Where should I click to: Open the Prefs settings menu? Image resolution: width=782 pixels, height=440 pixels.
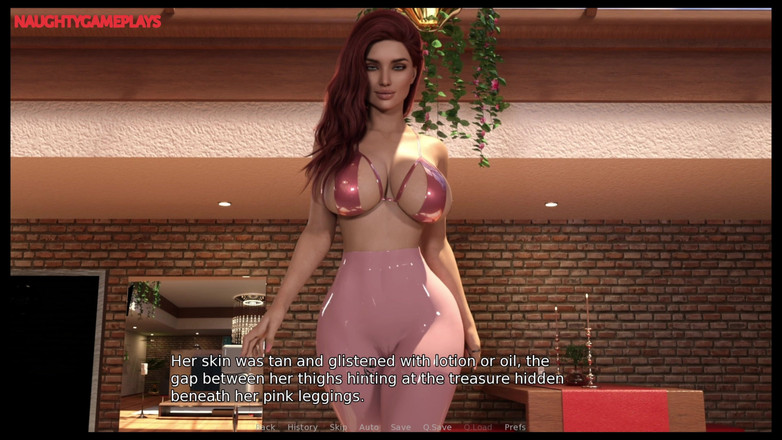point(514,427)
